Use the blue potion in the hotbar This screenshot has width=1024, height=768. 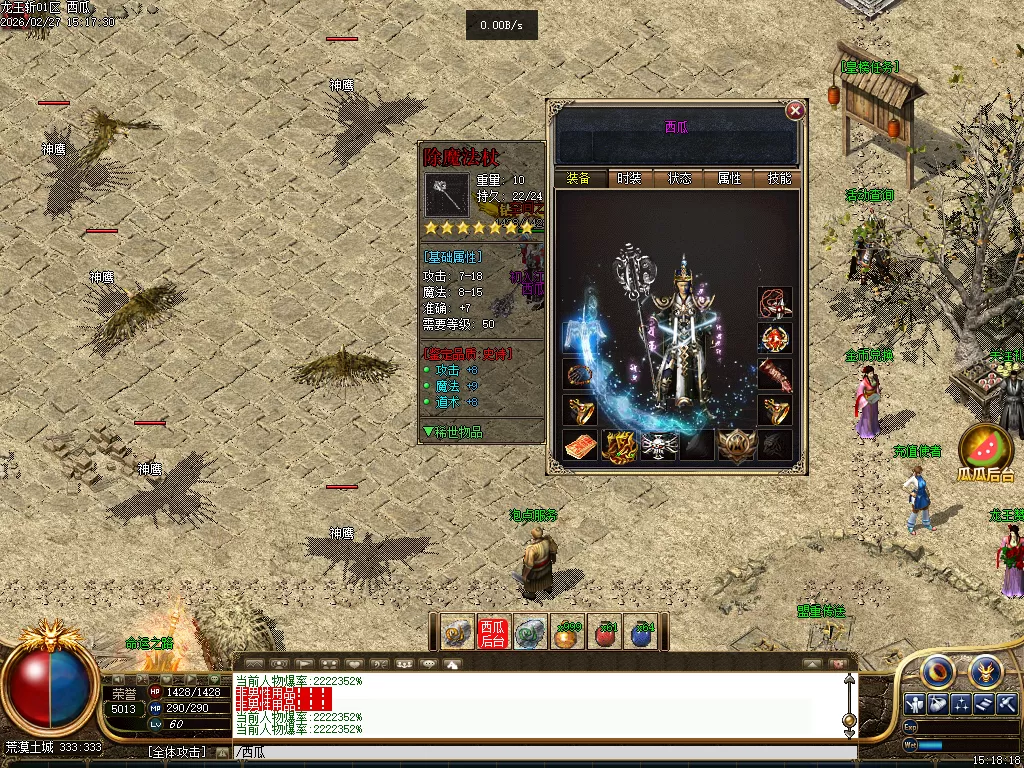643,632
